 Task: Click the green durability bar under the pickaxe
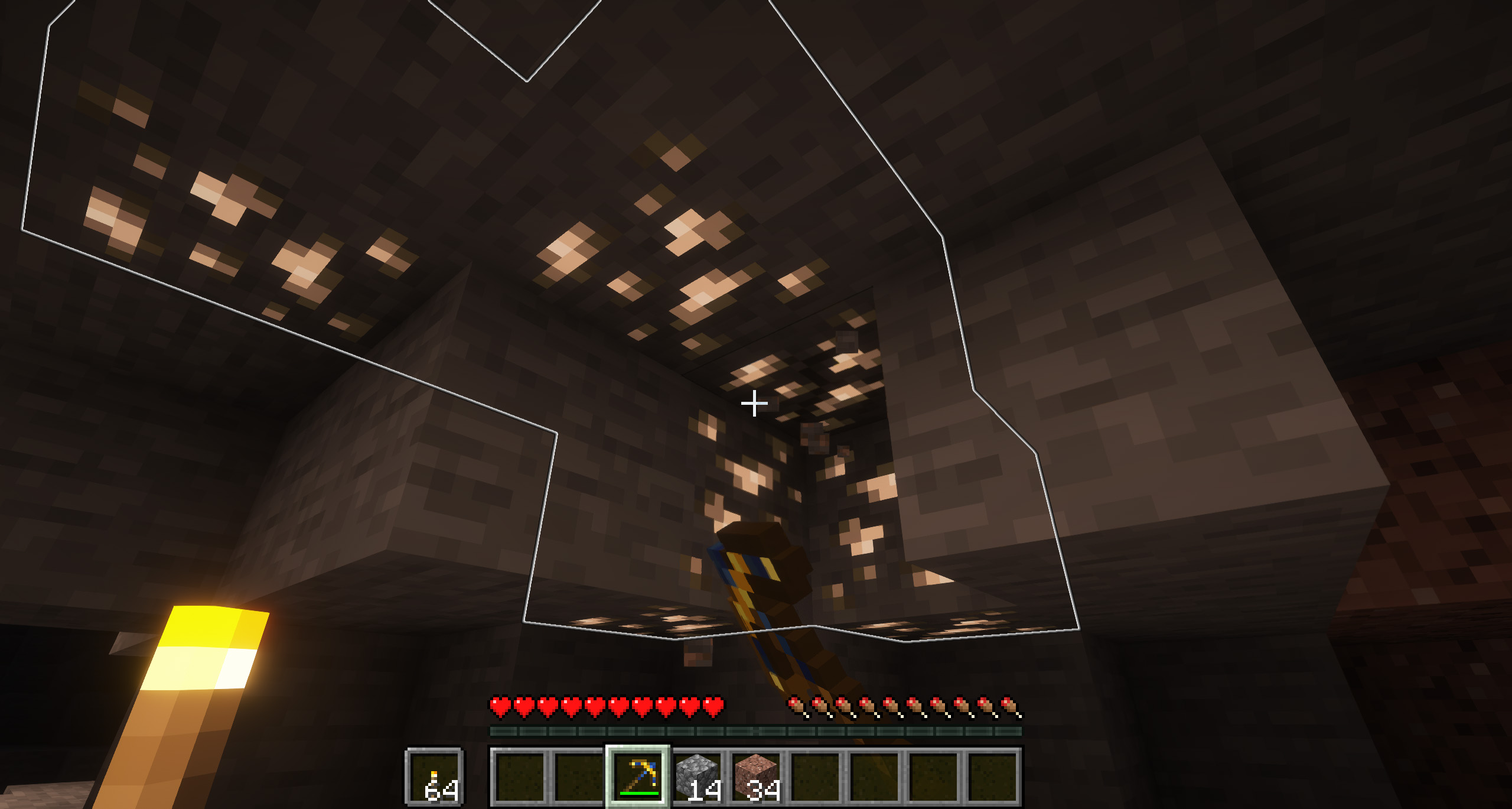tap(638, 792)
